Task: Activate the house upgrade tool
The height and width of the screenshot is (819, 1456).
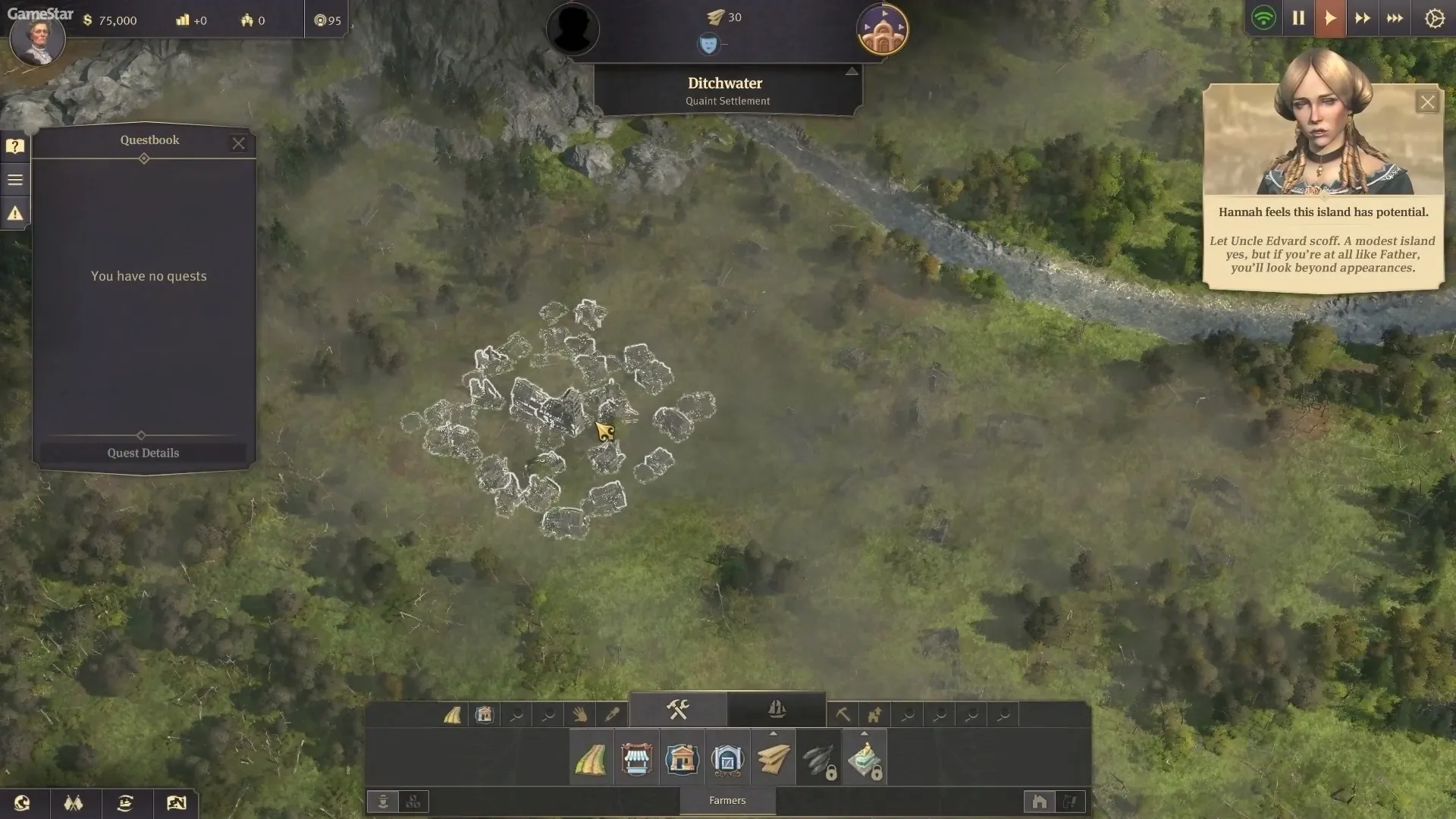Action: click(874, 714)
